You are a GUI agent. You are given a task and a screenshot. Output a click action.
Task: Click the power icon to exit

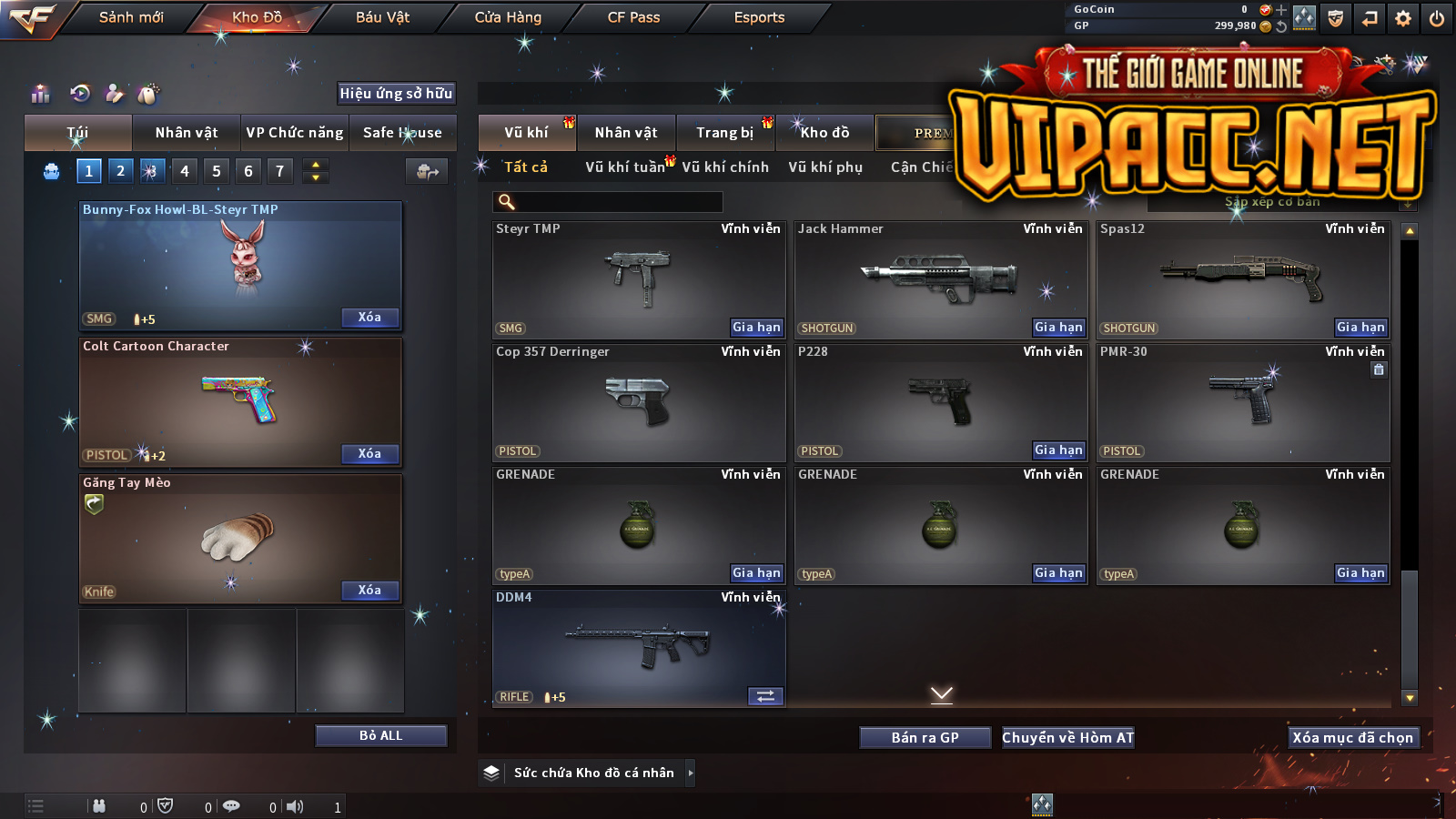[x=1437, y=18]
